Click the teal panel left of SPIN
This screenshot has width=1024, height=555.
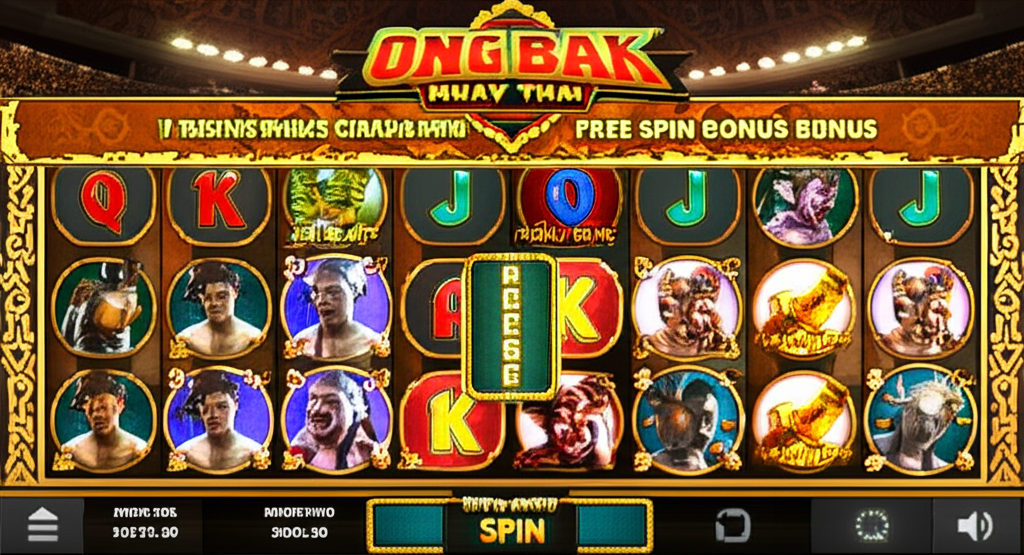click(407, 526)
